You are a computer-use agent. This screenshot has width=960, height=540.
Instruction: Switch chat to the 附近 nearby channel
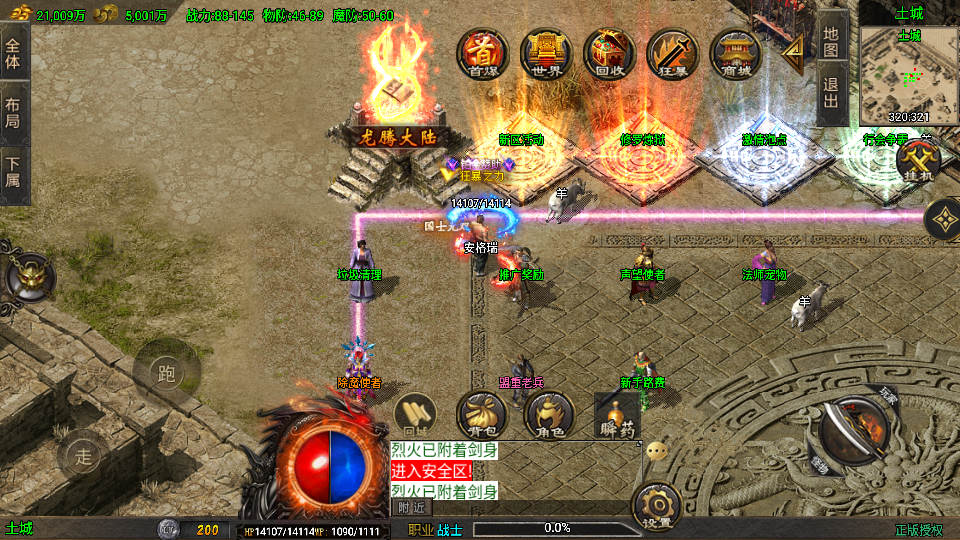(x=411, y=507)
